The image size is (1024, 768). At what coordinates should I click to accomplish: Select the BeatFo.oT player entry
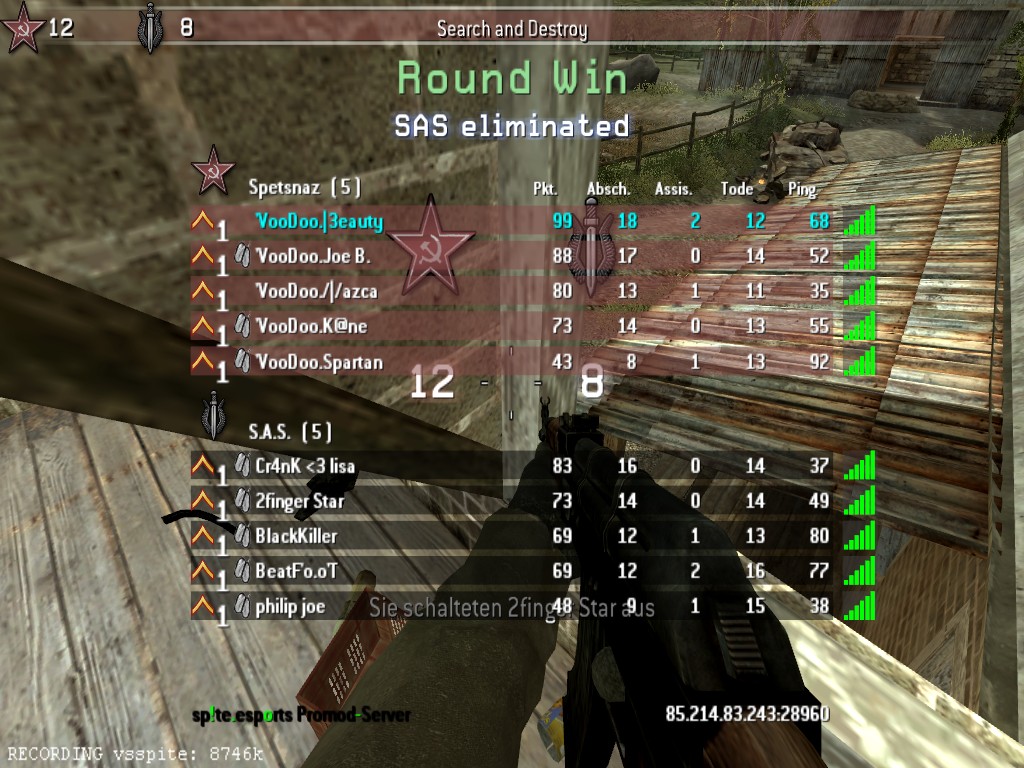(x=296, y=570)
